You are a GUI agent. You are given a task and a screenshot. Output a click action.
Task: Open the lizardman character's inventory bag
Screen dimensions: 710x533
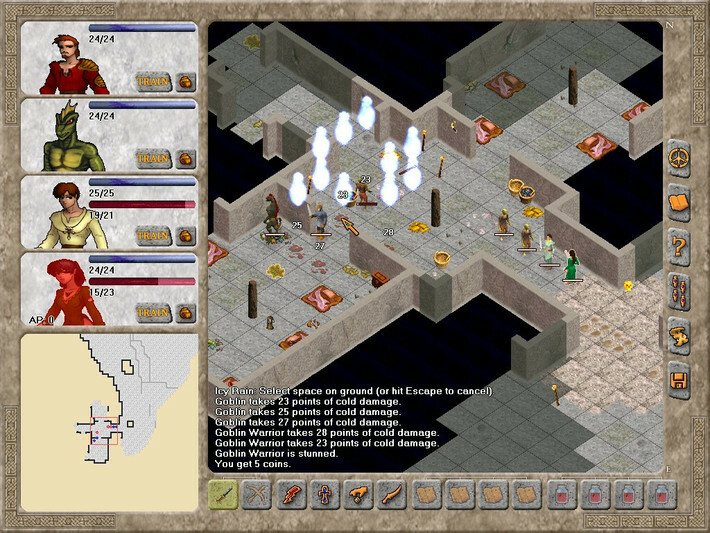186,157
